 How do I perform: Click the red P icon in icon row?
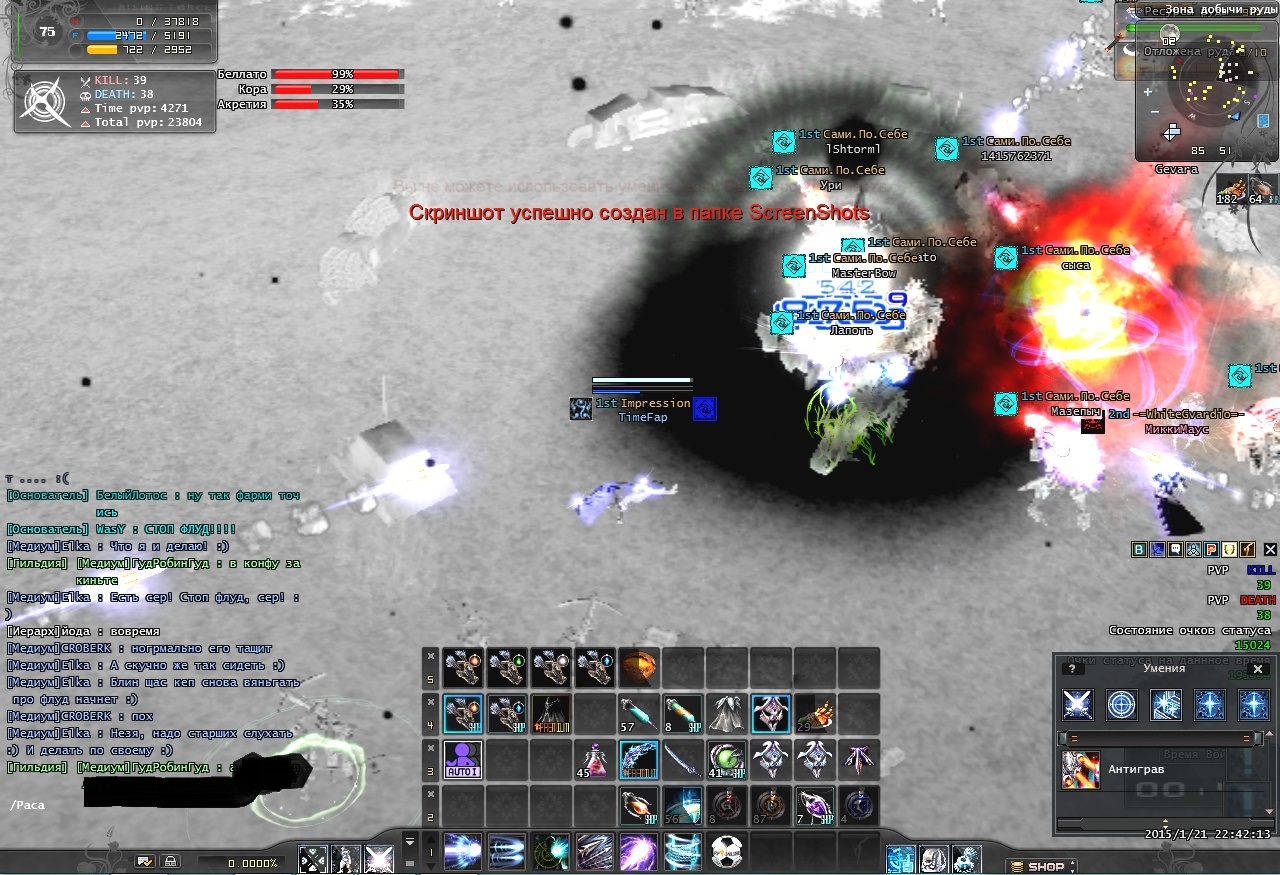tap(1211, 549)
